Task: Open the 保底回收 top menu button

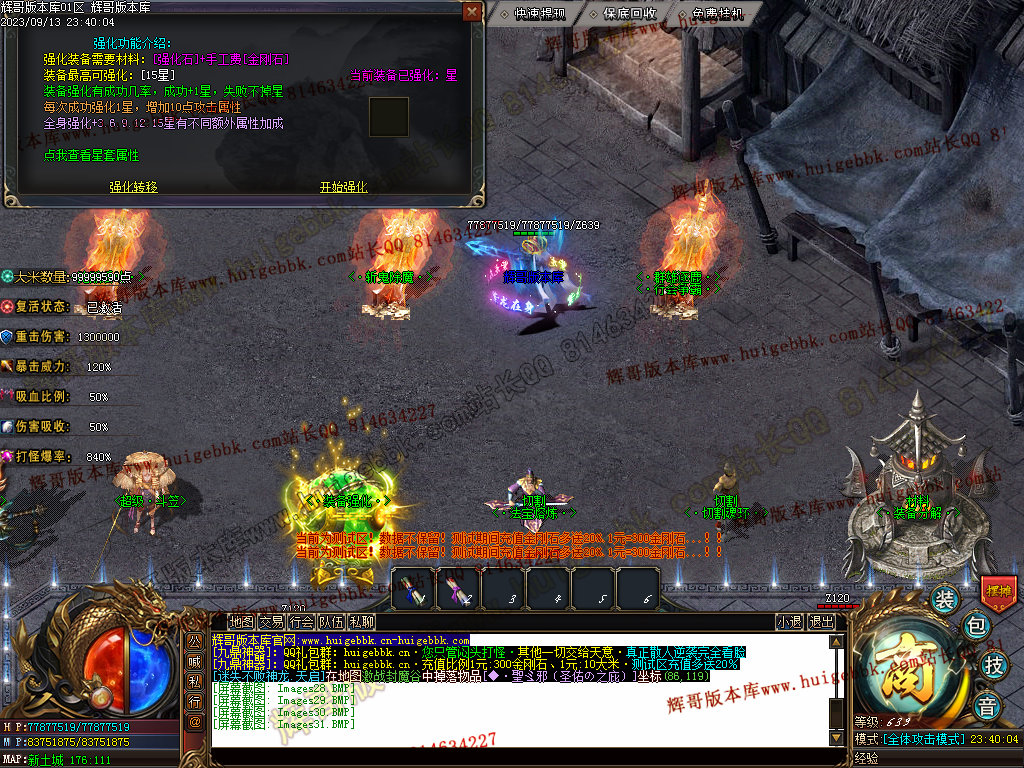Action: pyautogui.click(x=629, y=14)
